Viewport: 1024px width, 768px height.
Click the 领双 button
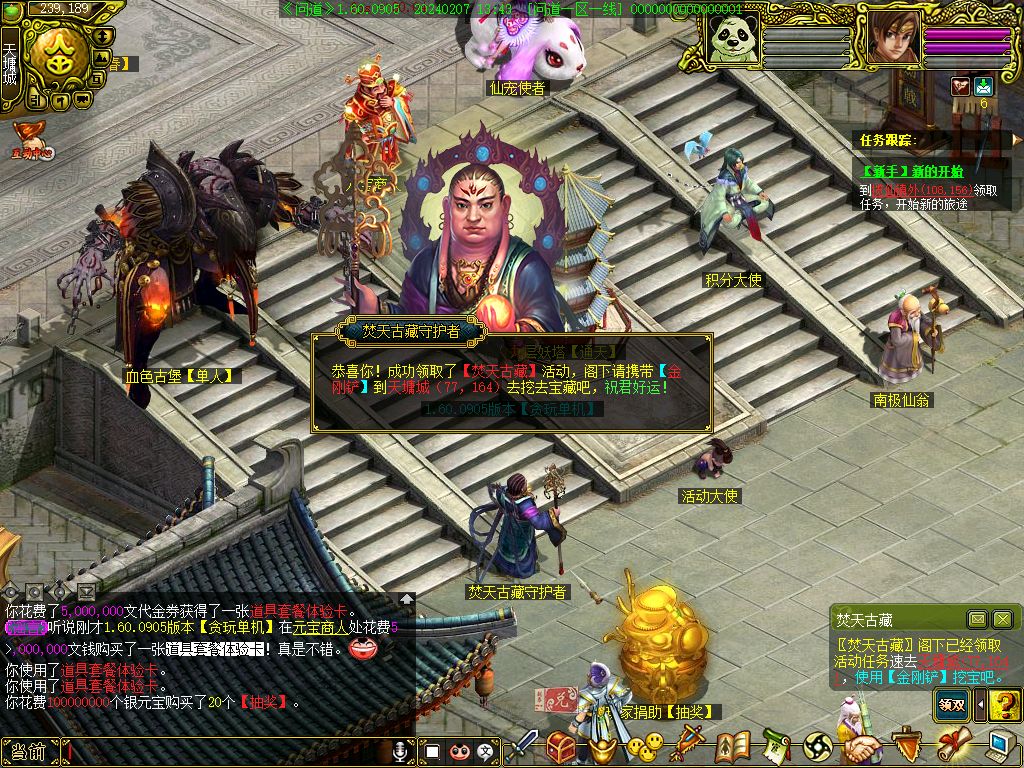point(952,704)
